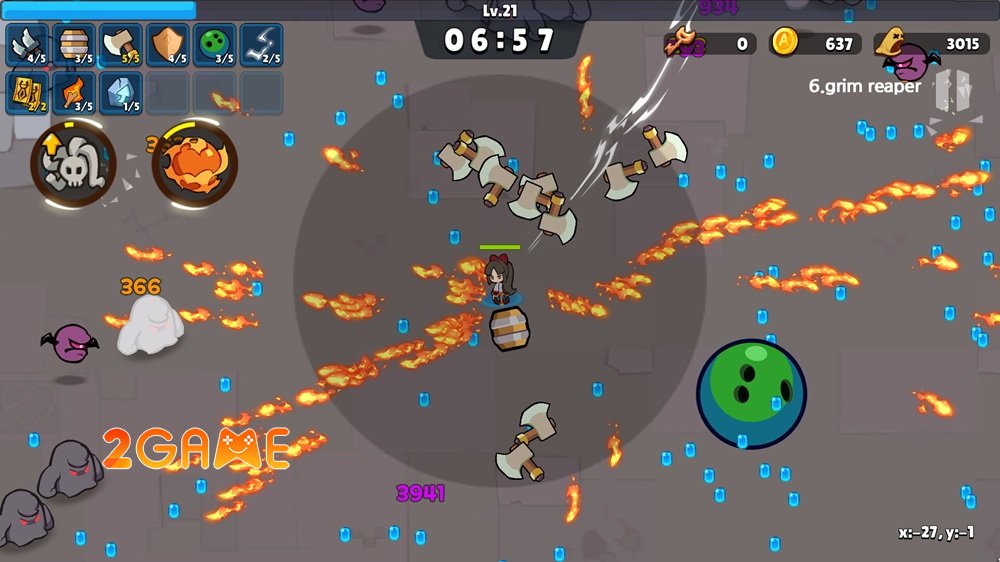Click the barrel skill slot
Screen dimensions: 1000x562
click(x=73, y=45)
